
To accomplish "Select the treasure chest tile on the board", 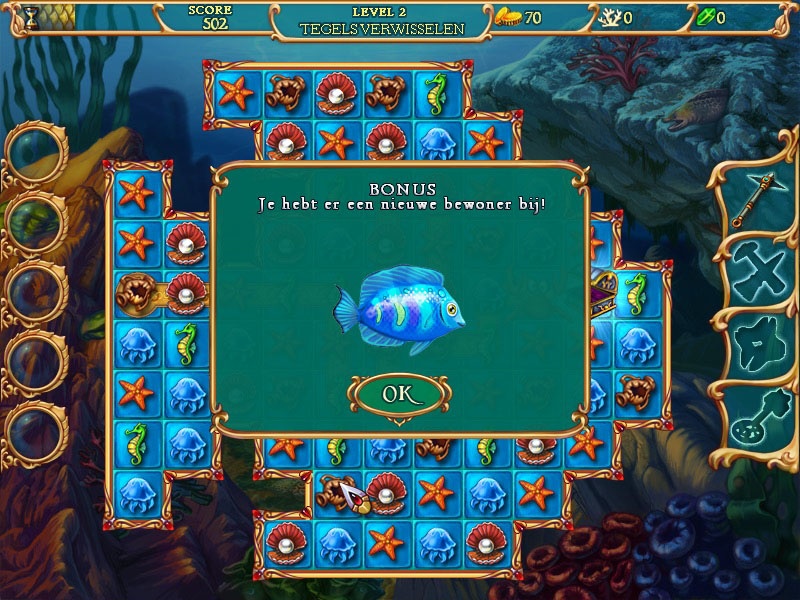I will pyautogui.click(x=602, y=290).
